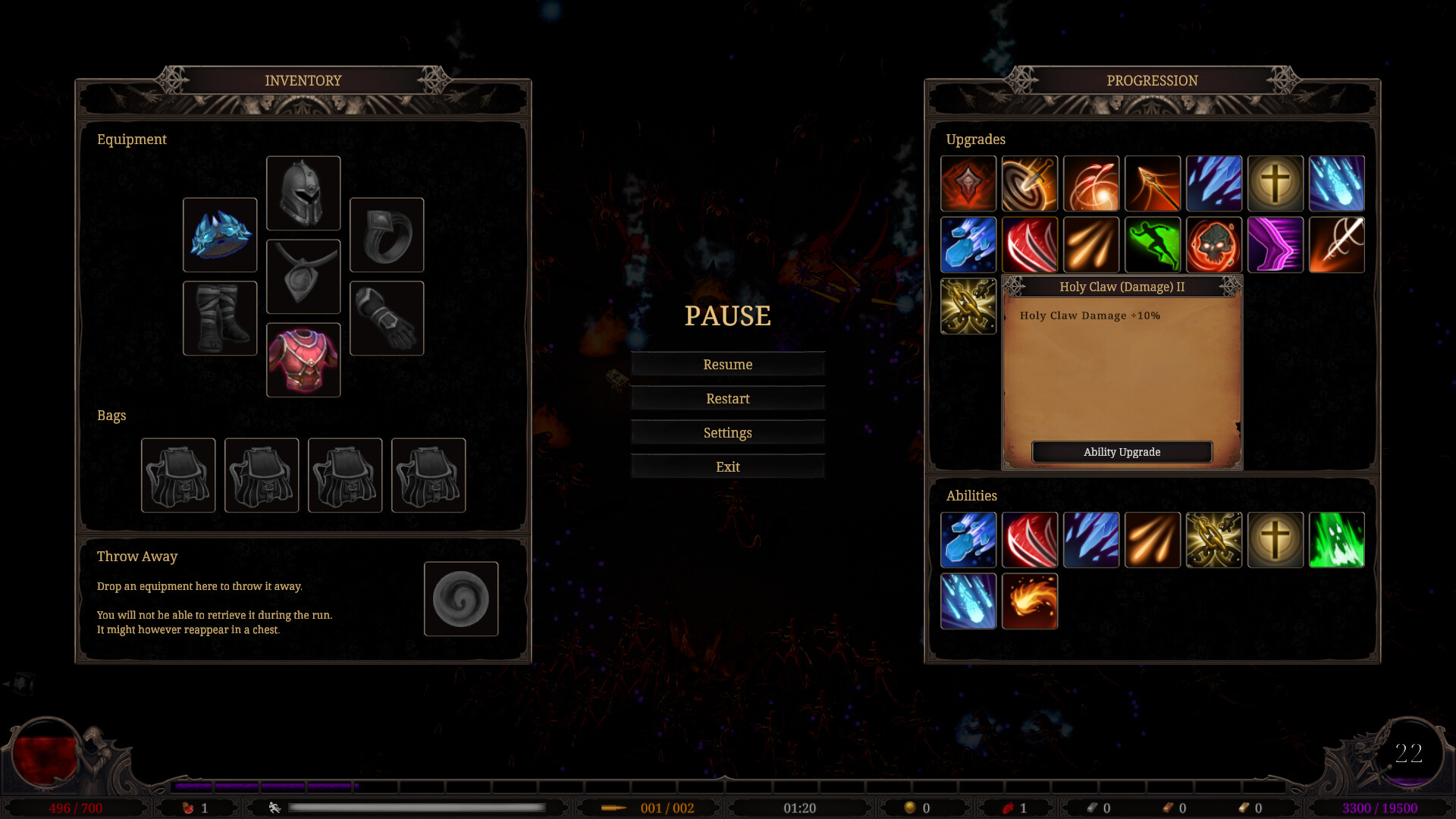
Task: Click the gloves equipment slot
Action: [x=387, y=318]
